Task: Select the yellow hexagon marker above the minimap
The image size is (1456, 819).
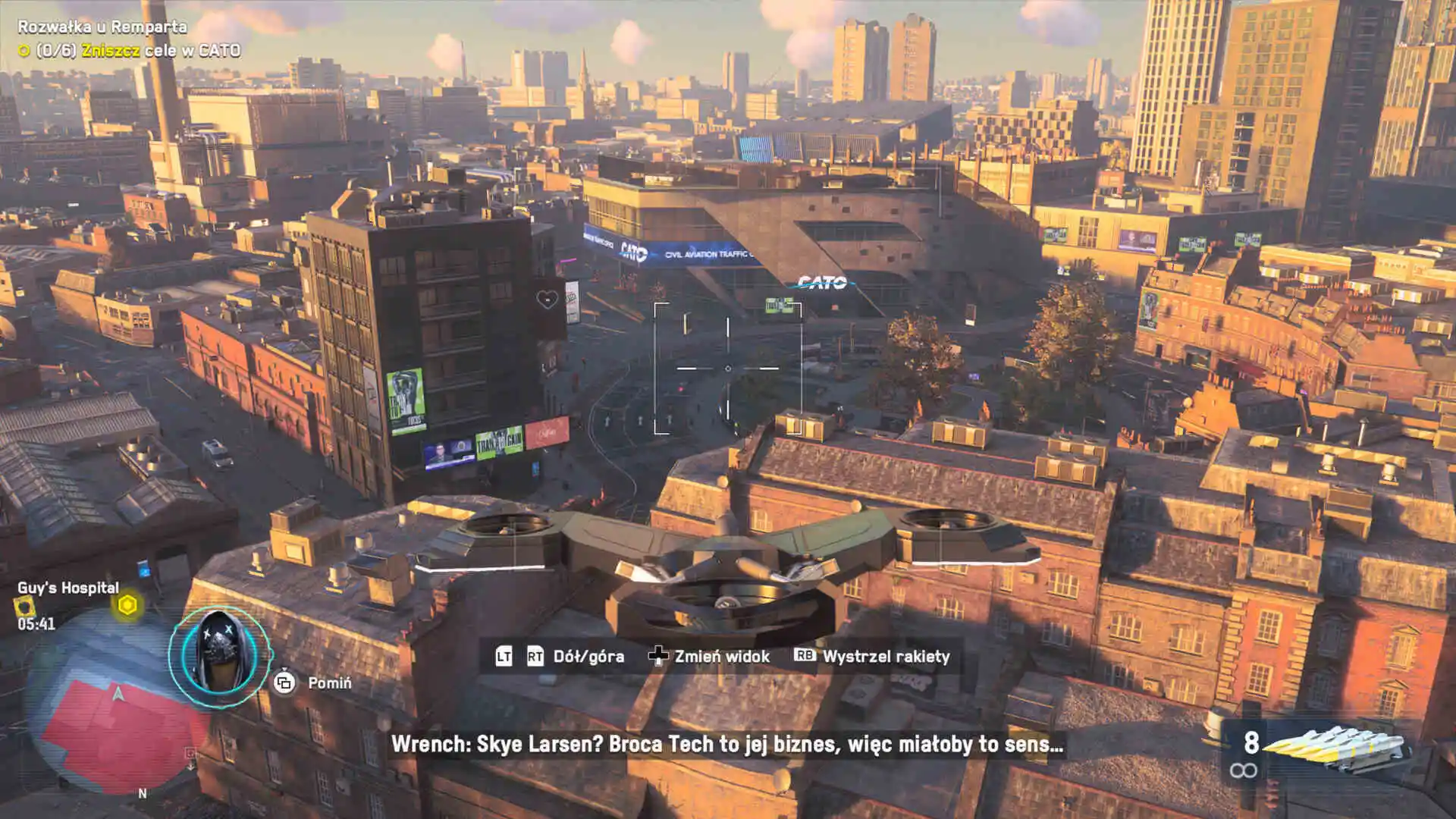Action: tap(127, 605)
